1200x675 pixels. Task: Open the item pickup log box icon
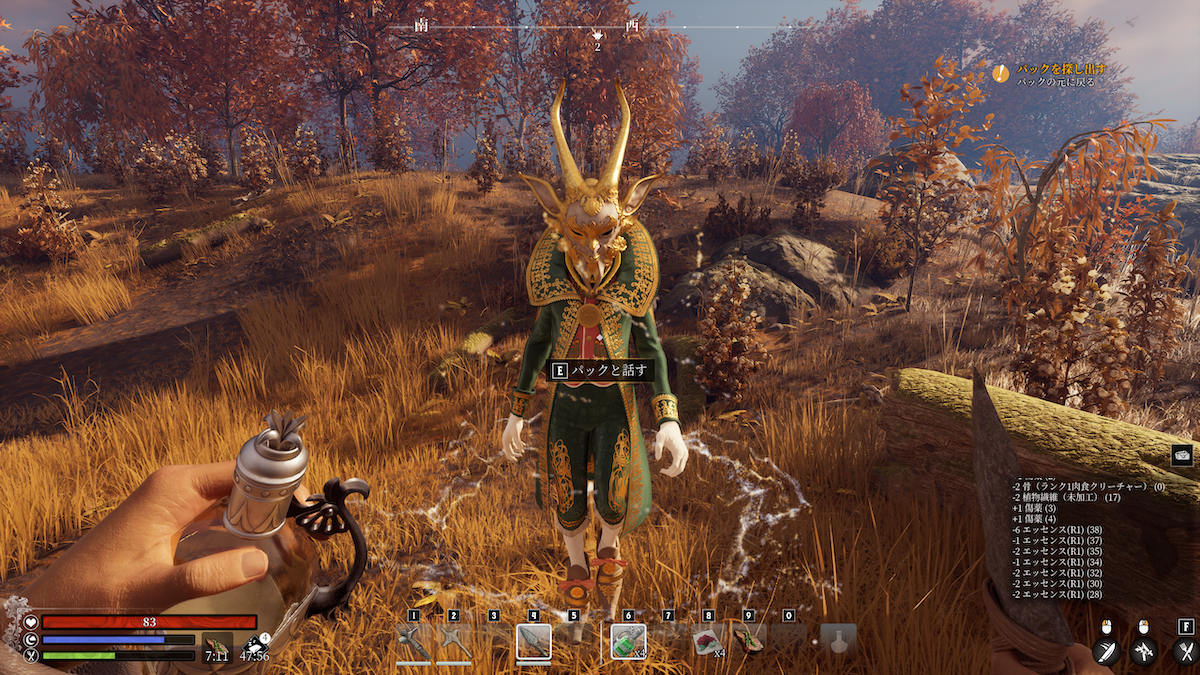(1183, 455)
